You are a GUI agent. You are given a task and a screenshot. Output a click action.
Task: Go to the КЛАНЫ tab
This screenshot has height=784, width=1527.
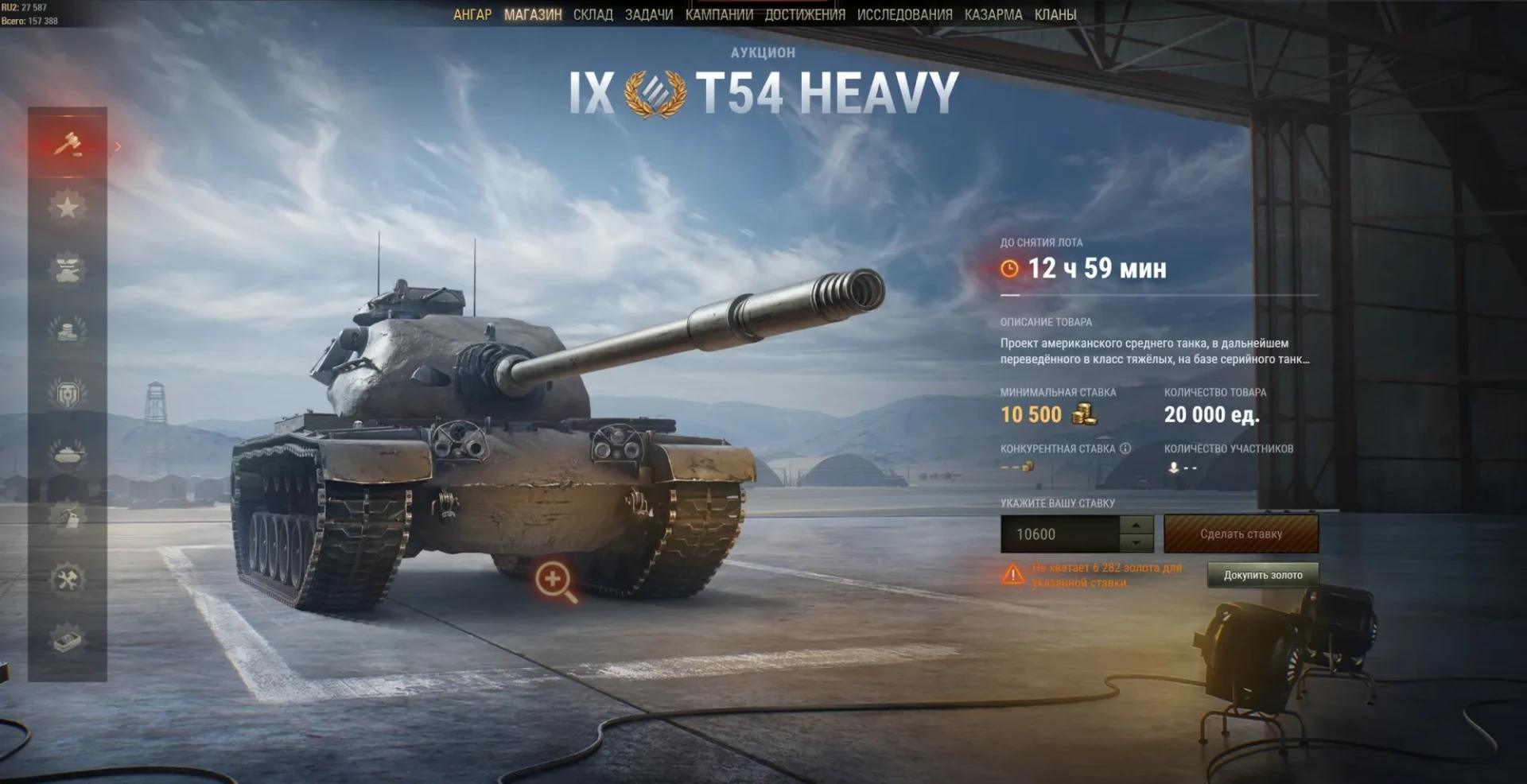pos(1055,14)
